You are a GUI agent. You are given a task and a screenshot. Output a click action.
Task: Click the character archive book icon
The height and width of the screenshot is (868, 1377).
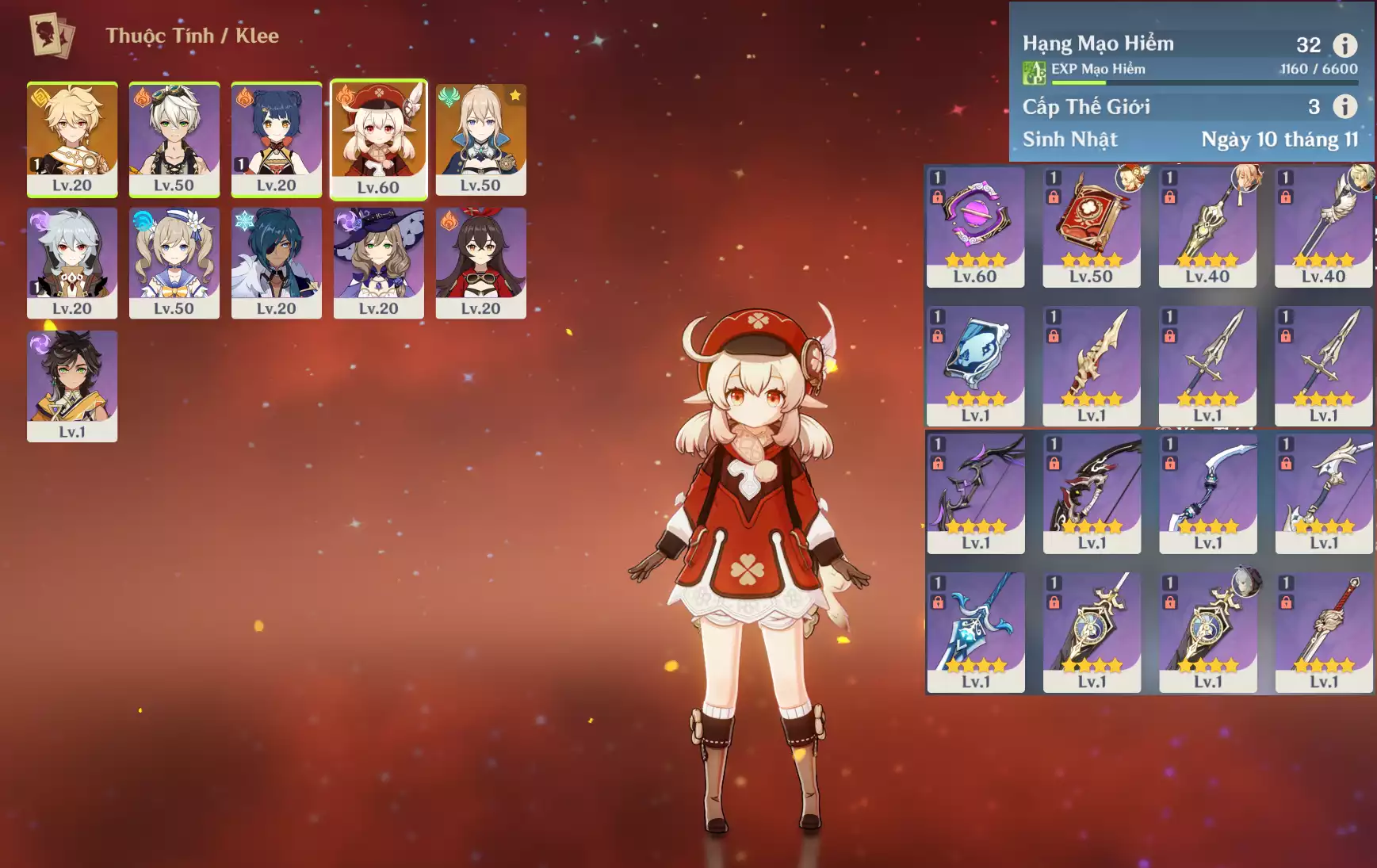pyautogui.click(x=52, y=36)
